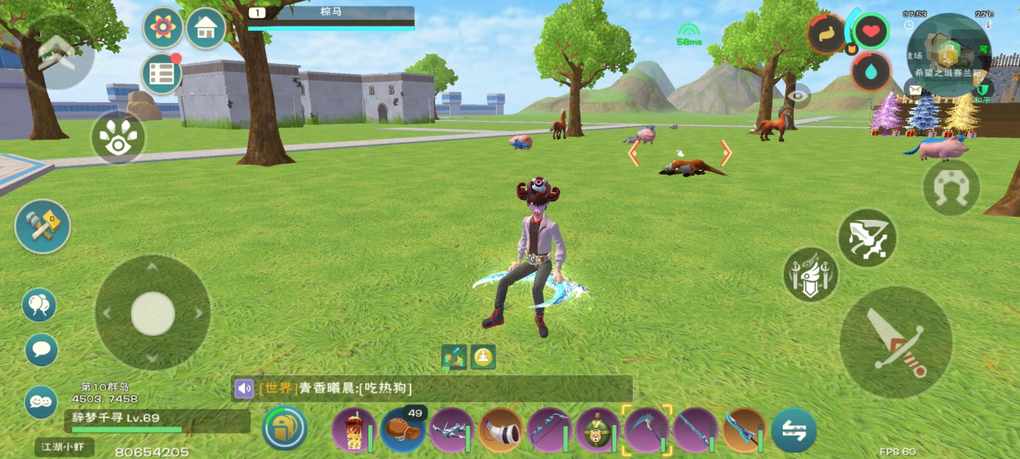Select the item slot showing 49
This screenshot has height=459, width=1020.
pyautogui.click(x=403, y=430)
